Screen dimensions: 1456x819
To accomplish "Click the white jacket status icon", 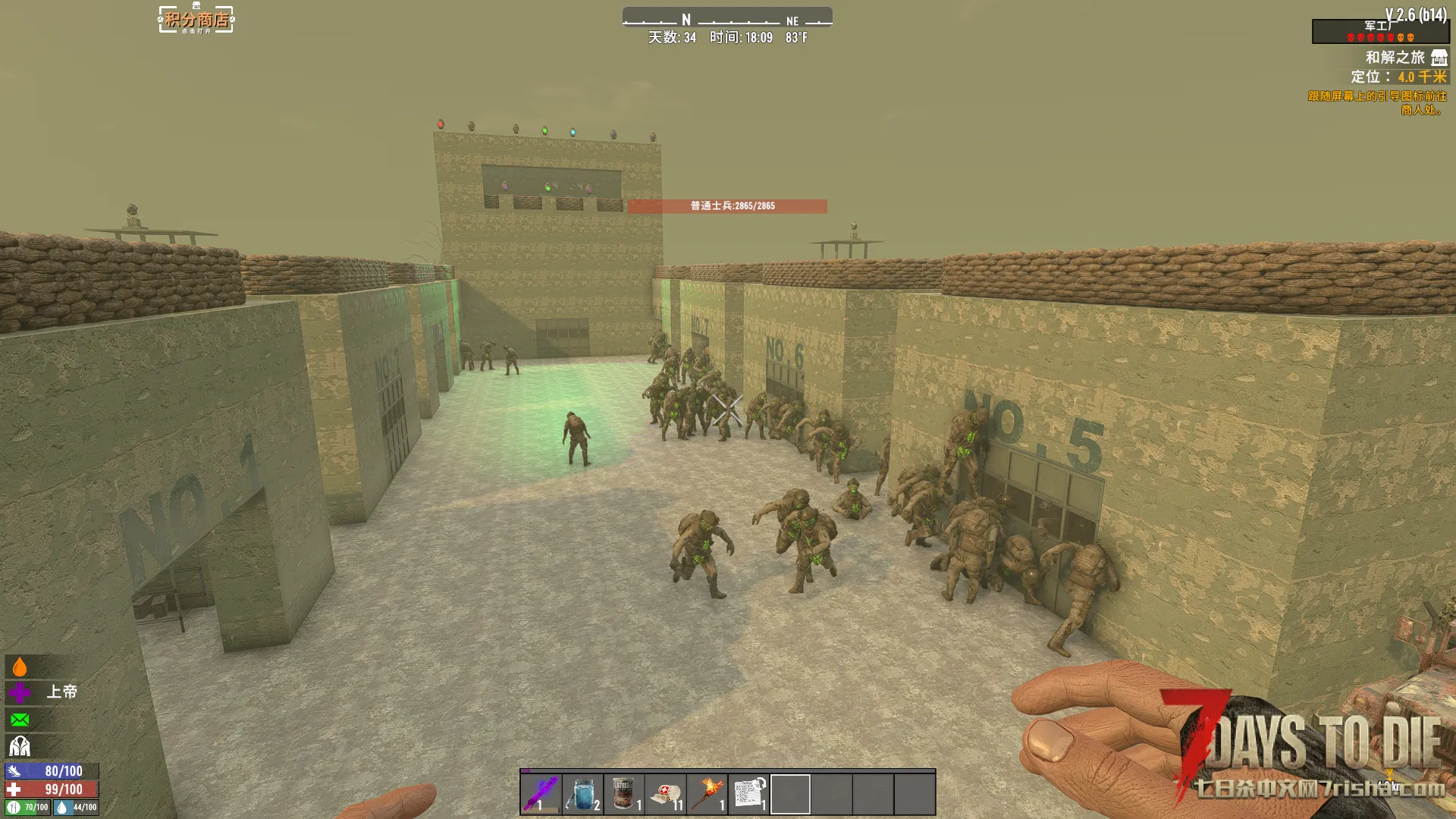I will coord(20,747).
